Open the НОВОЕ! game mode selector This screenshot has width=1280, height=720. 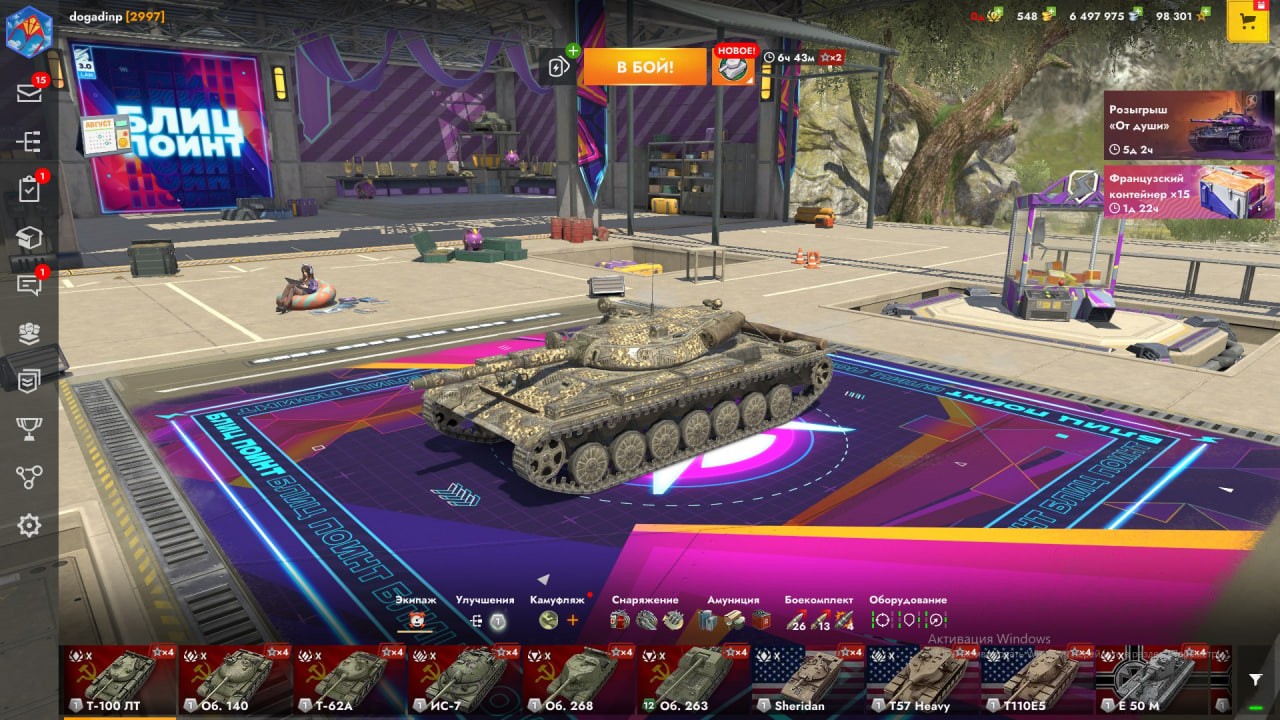733,67
